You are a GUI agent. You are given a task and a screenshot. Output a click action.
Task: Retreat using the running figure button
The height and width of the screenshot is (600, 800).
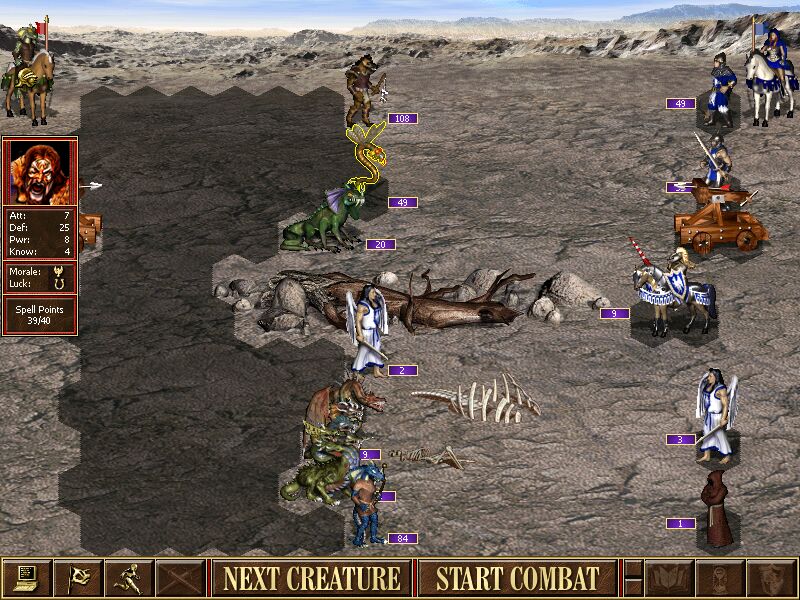[x=129, y=578]
